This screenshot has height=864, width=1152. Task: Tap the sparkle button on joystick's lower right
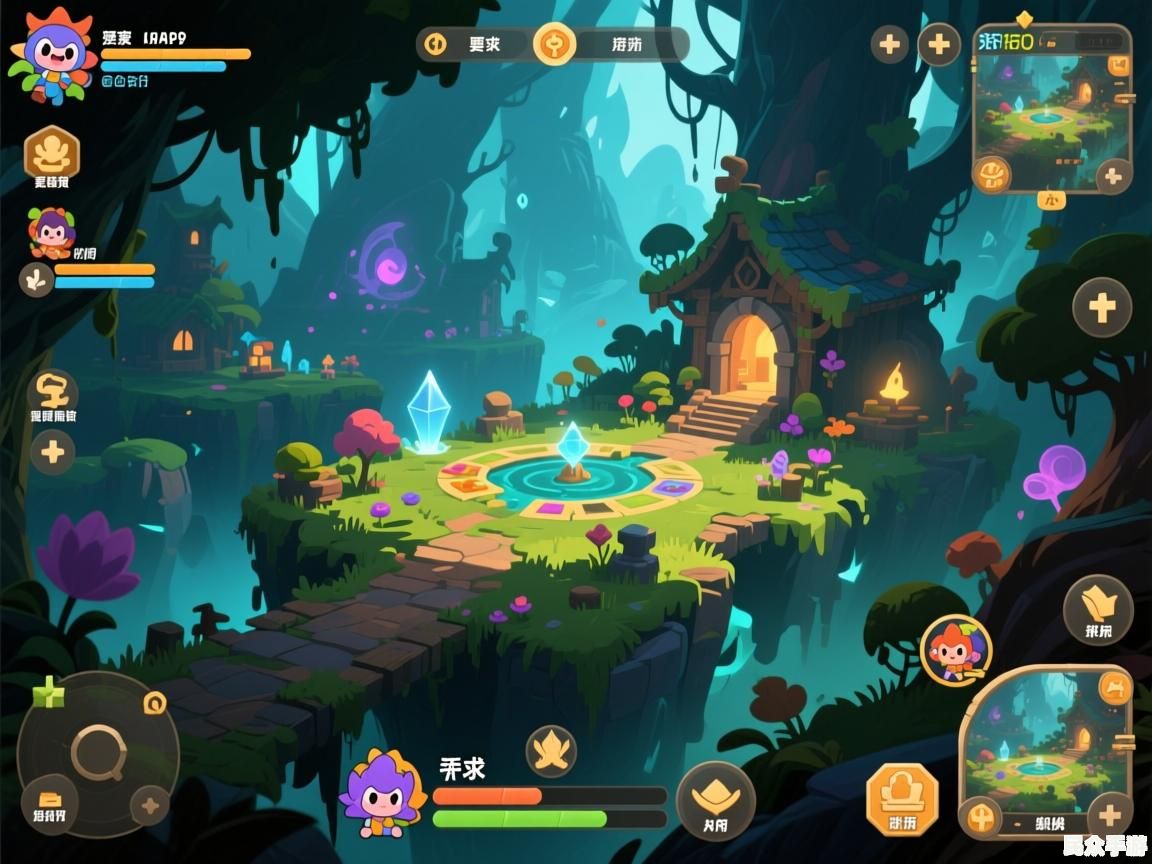click(x=150, y=805)
